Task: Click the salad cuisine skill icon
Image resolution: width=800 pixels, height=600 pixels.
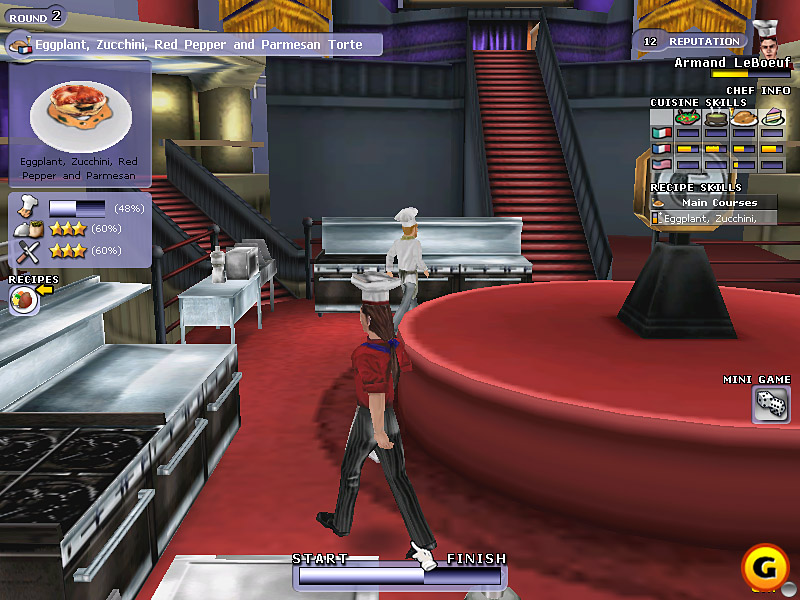Action: pos(687,118)
